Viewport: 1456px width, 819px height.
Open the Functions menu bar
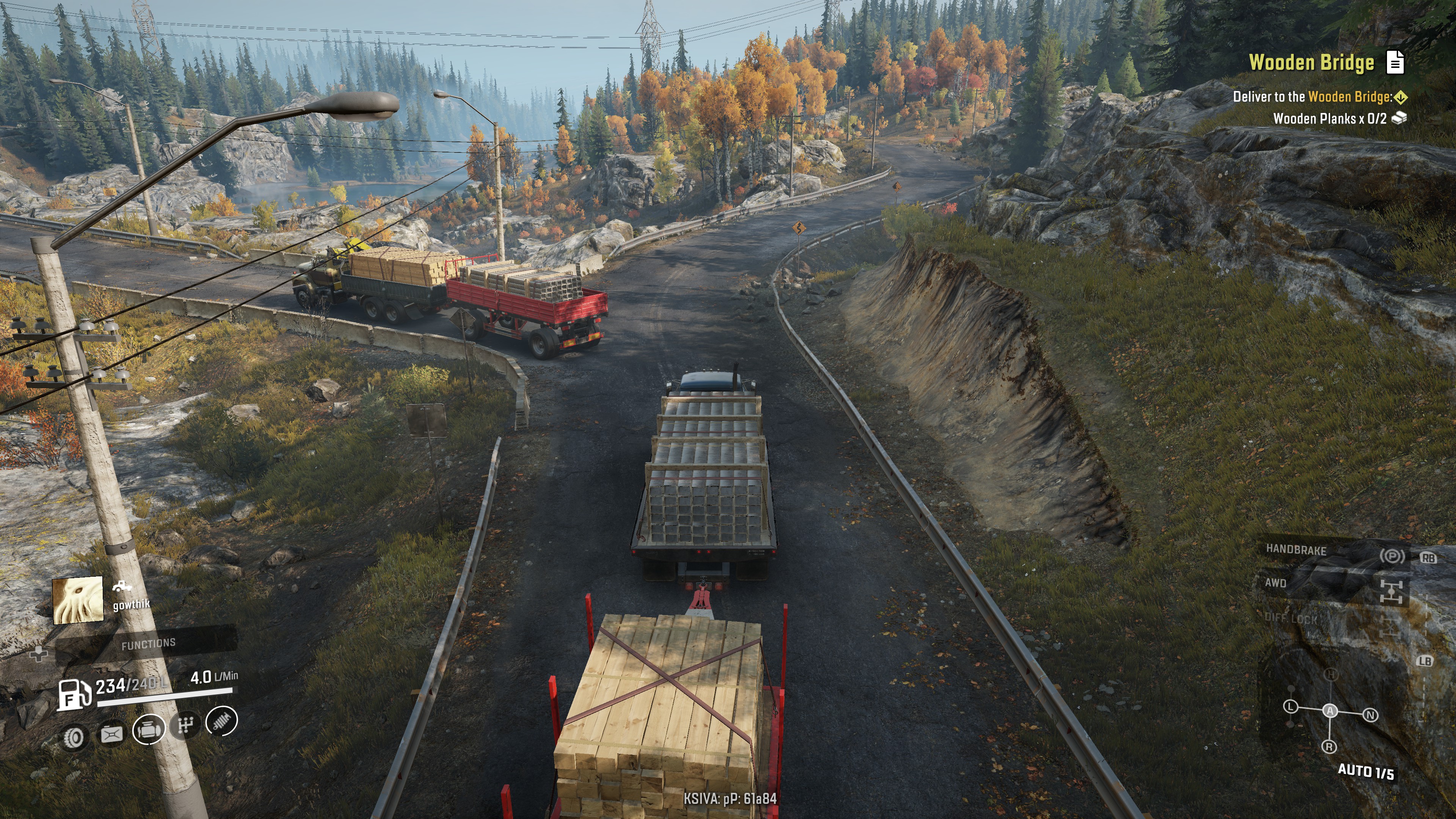click(x=149, y=643)
